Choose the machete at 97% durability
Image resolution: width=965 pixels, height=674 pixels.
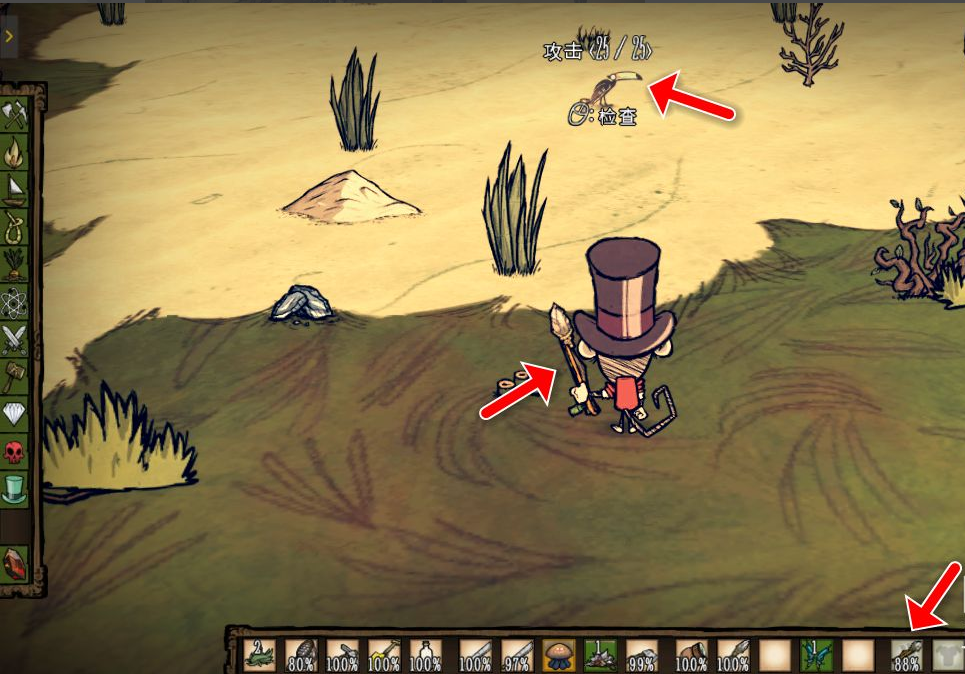pos(517,655)
